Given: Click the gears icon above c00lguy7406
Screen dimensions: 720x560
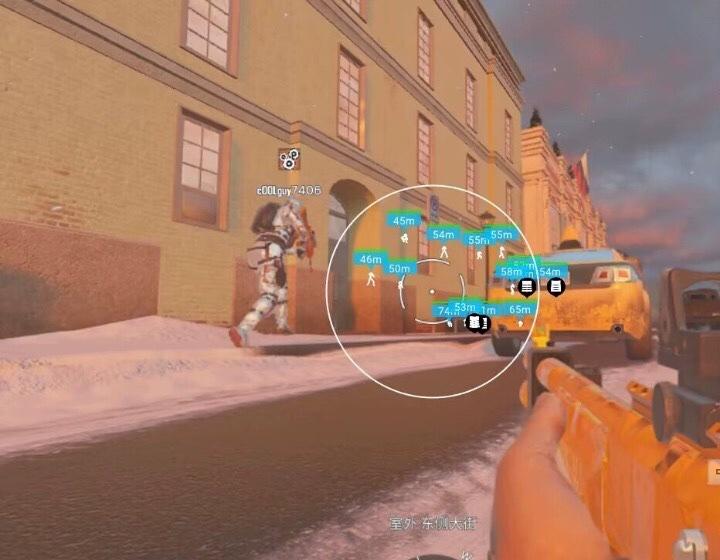Looking at the screenshot, I should click(x=289, y=158).
